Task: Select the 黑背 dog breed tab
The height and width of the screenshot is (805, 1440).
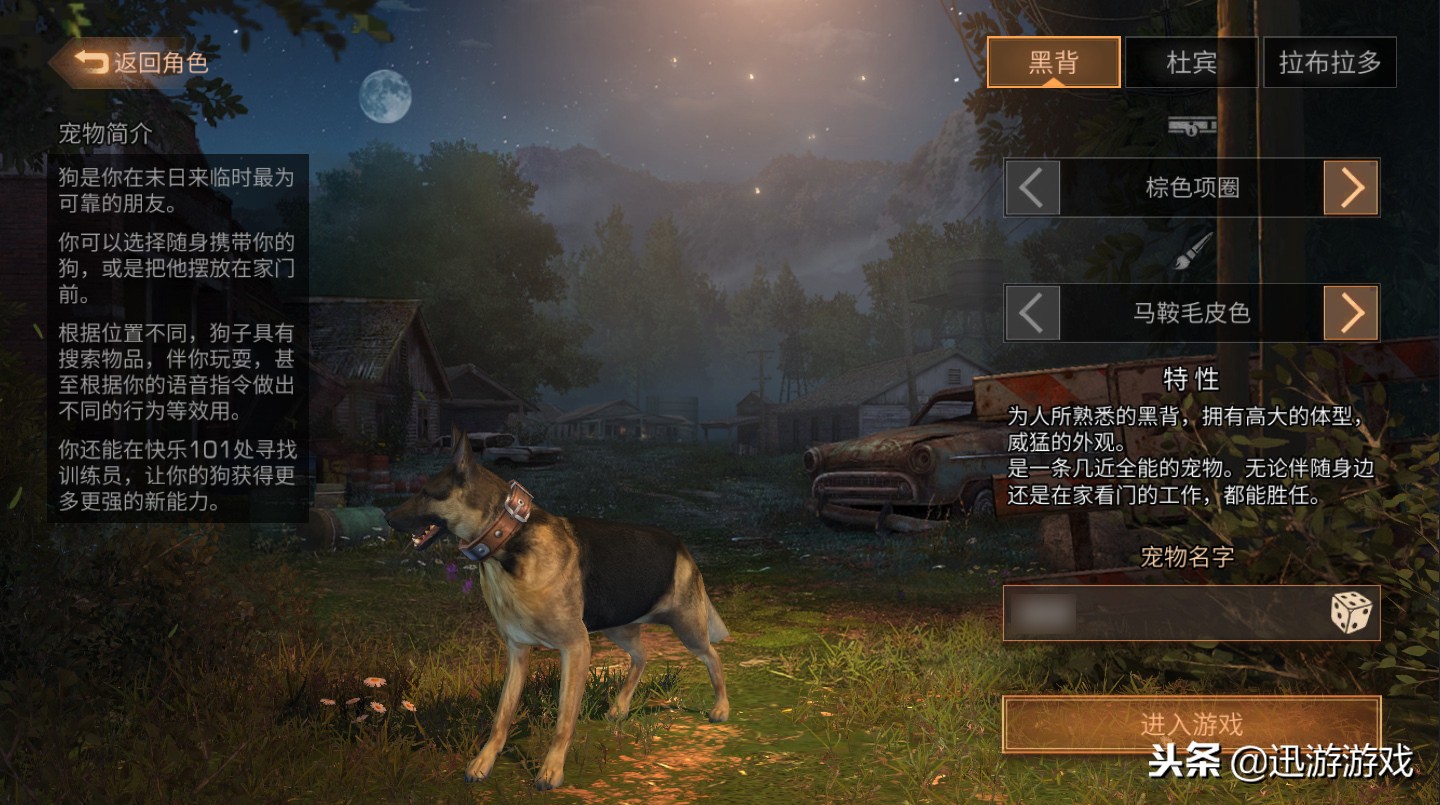Action: (x=1053, y=63)
